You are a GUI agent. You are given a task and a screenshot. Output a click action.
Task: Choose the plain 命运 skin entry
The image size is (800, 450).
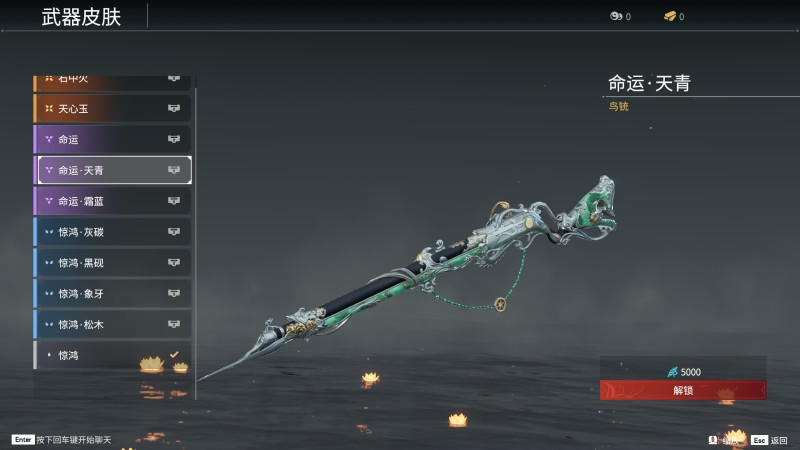[113, 139]
